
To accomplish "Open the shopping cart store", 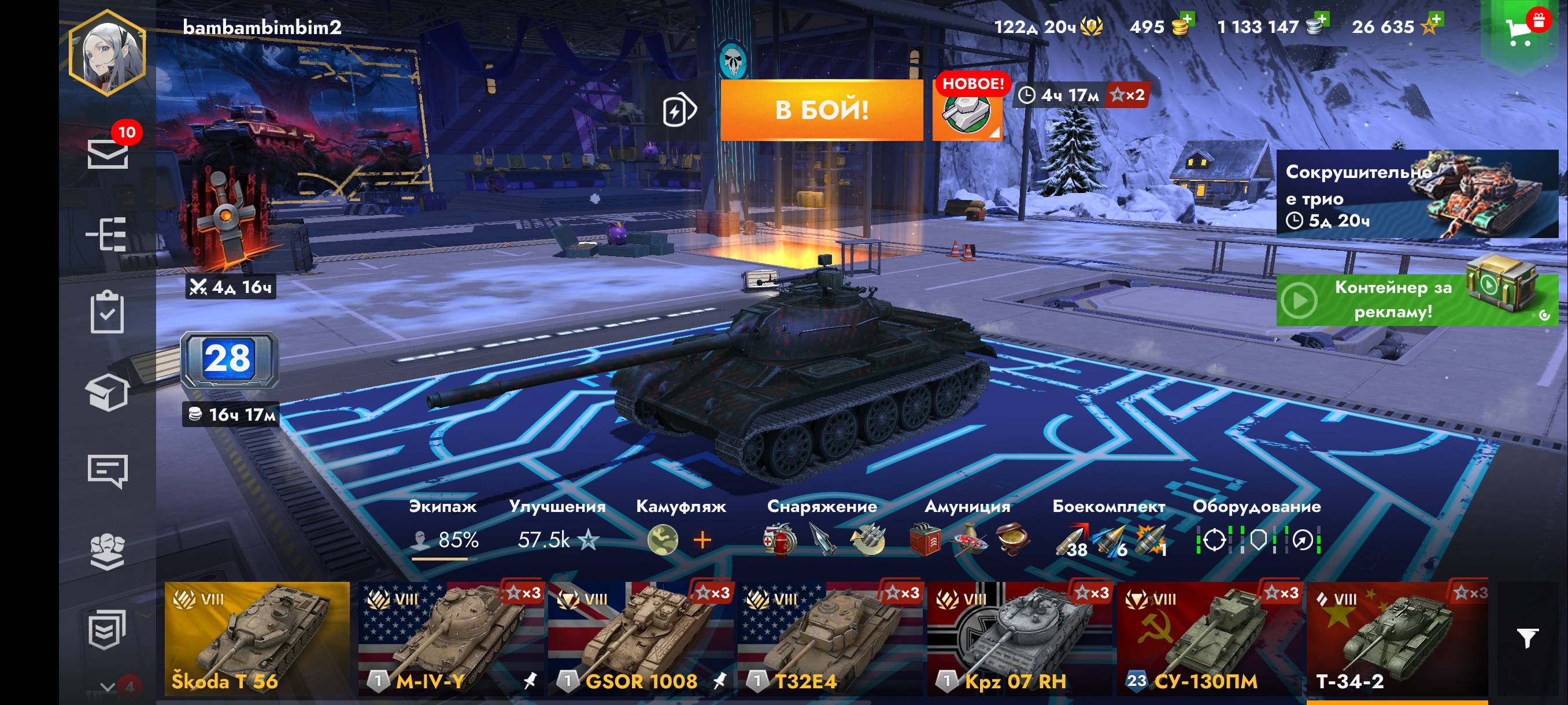I will point(1520,31).
